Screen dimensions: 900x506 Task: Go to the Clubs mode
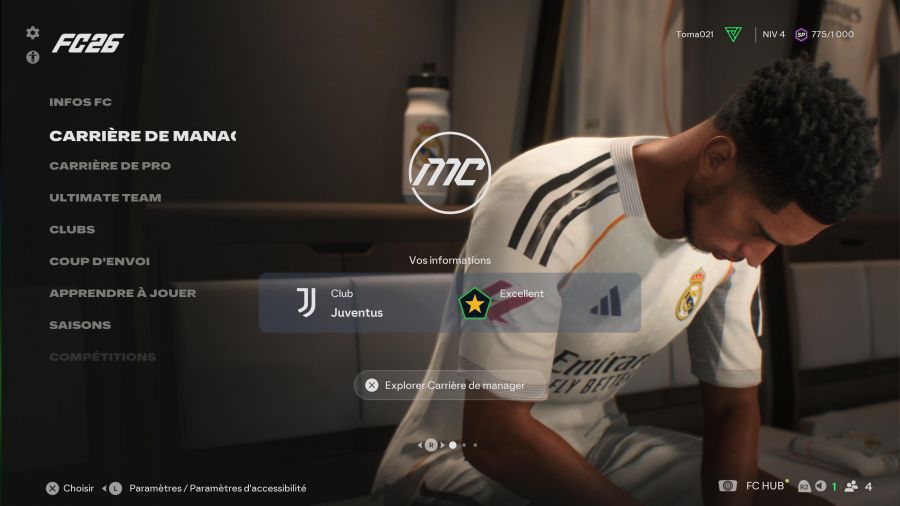point(72,230)
